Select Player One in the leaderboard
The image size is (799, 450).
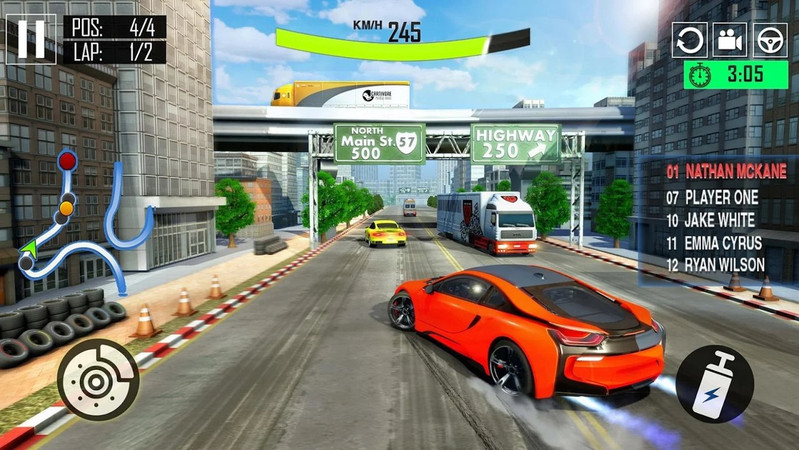(712, 197)
